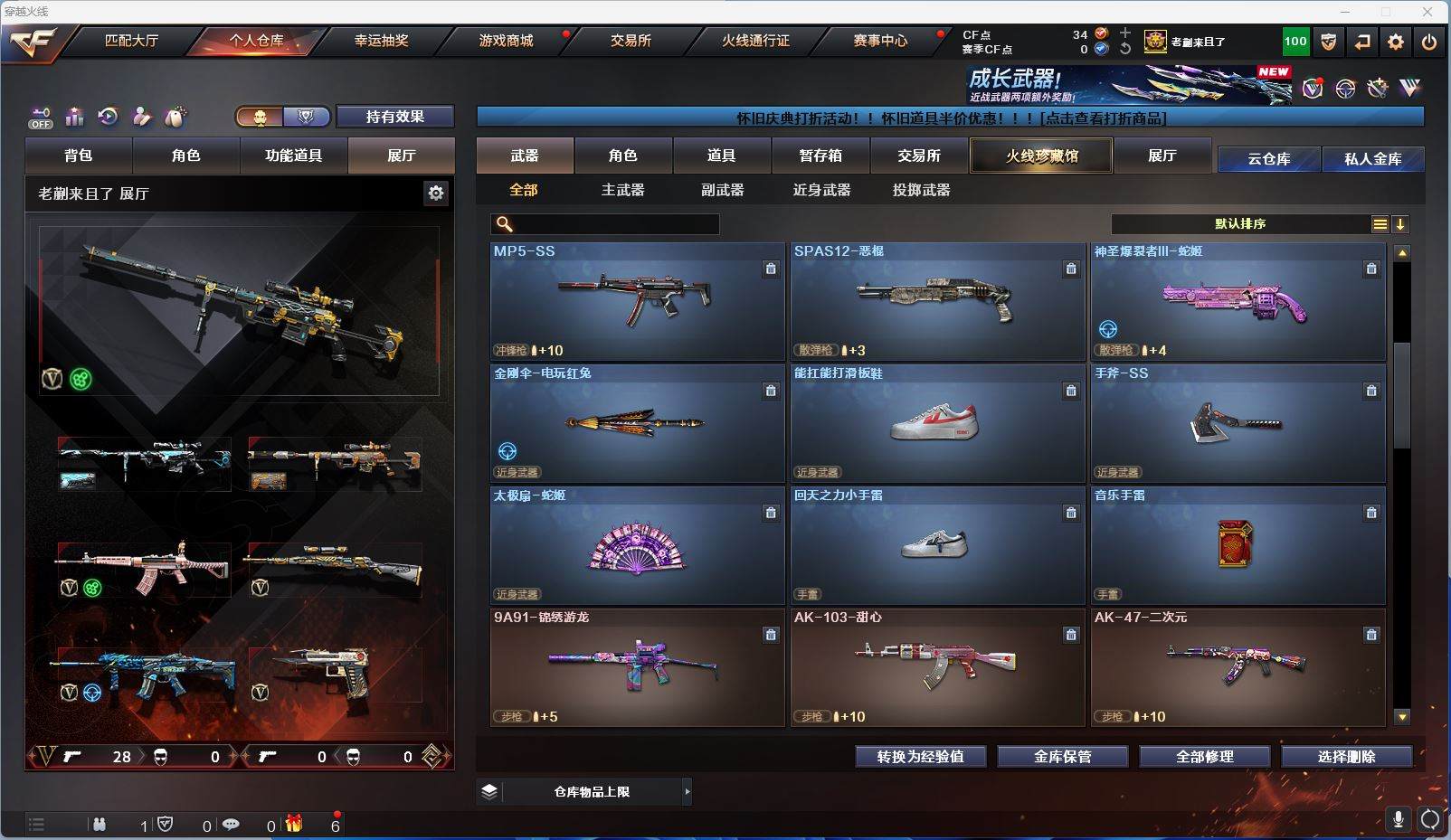Select the 功能道具 tab
The image size is (1451, 840).
click(293, 156)
